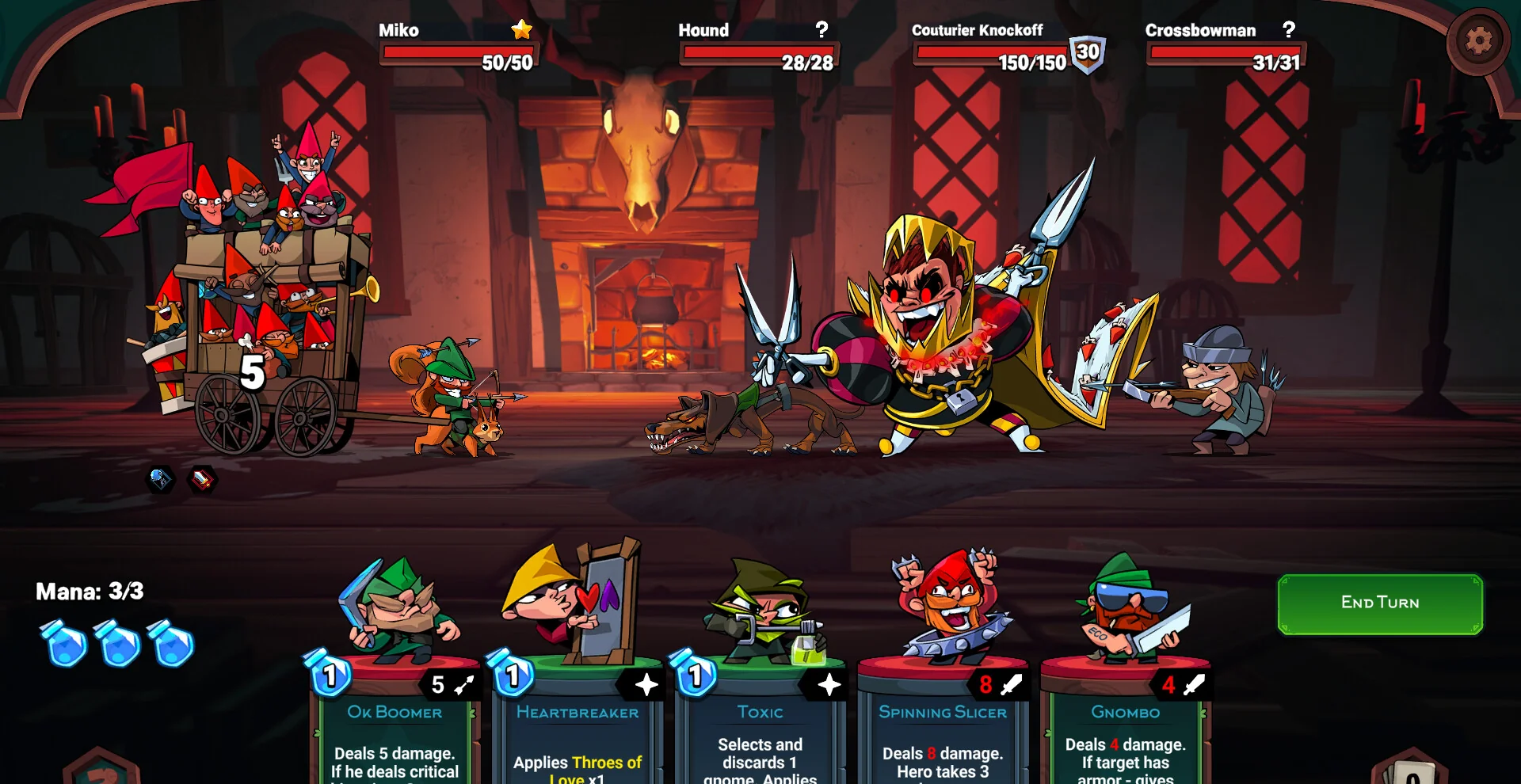
Task: Click Miko's gold star icon
Action: 522,30
